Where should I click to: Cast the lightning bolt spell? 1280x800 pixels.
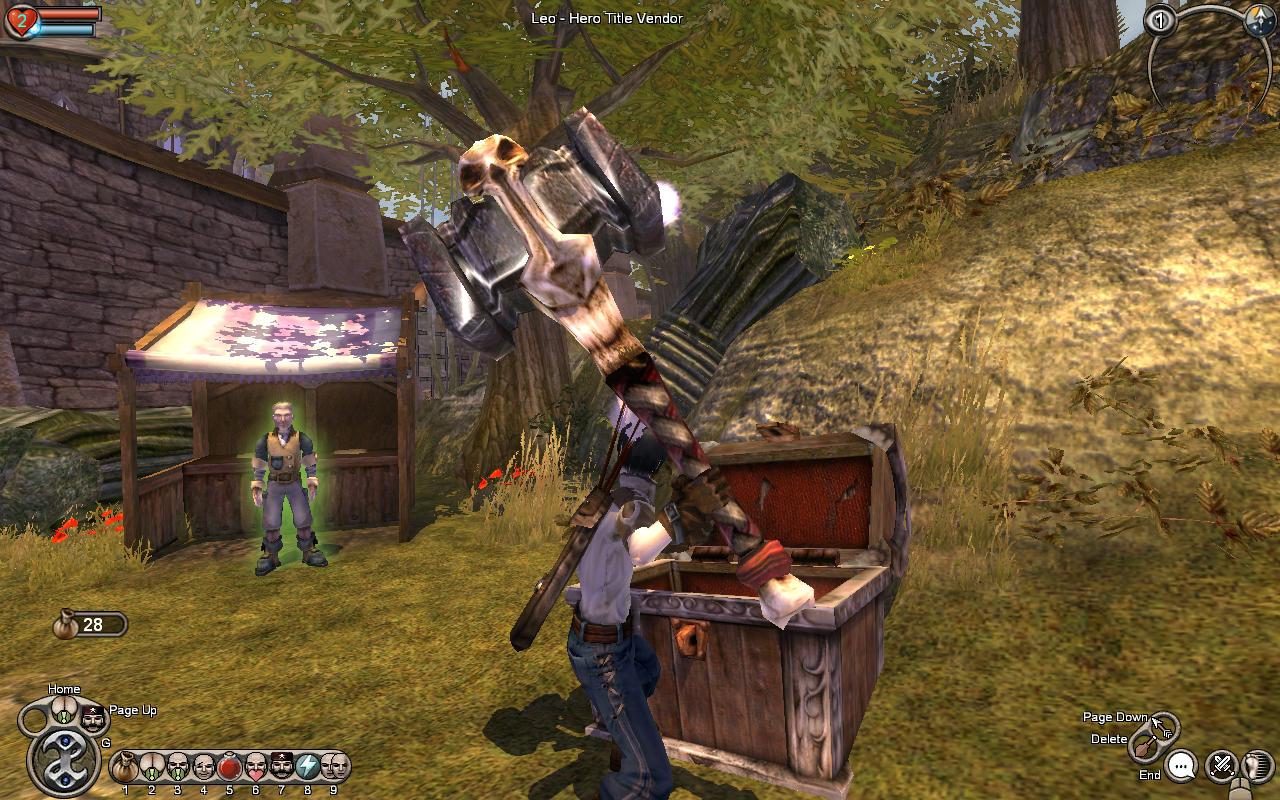click(308, 767)
